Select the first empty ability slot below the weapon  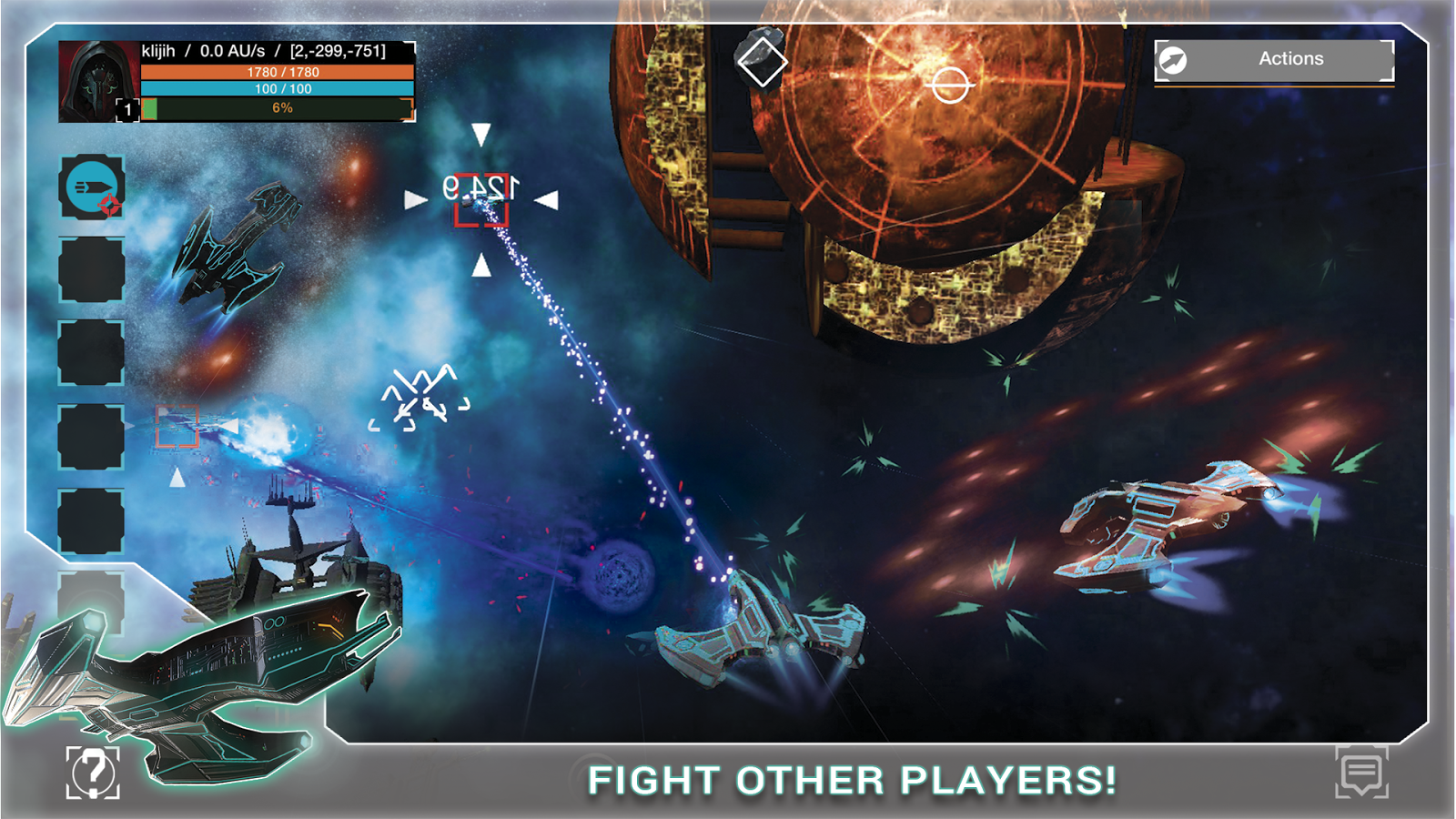pyautogui.click(x=93, y=269)
